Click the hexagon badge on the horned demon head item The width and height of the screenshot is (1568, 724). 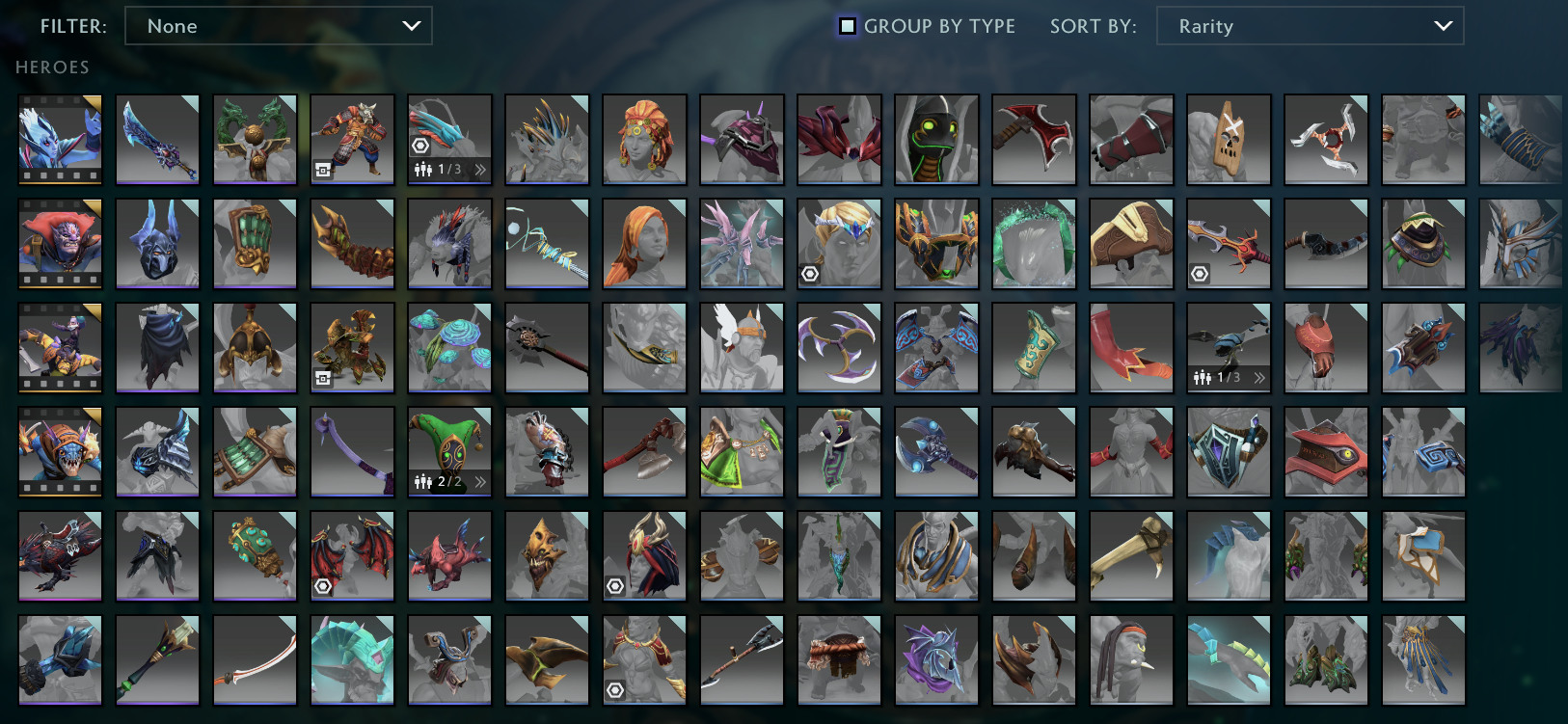(x=614, y=586)
